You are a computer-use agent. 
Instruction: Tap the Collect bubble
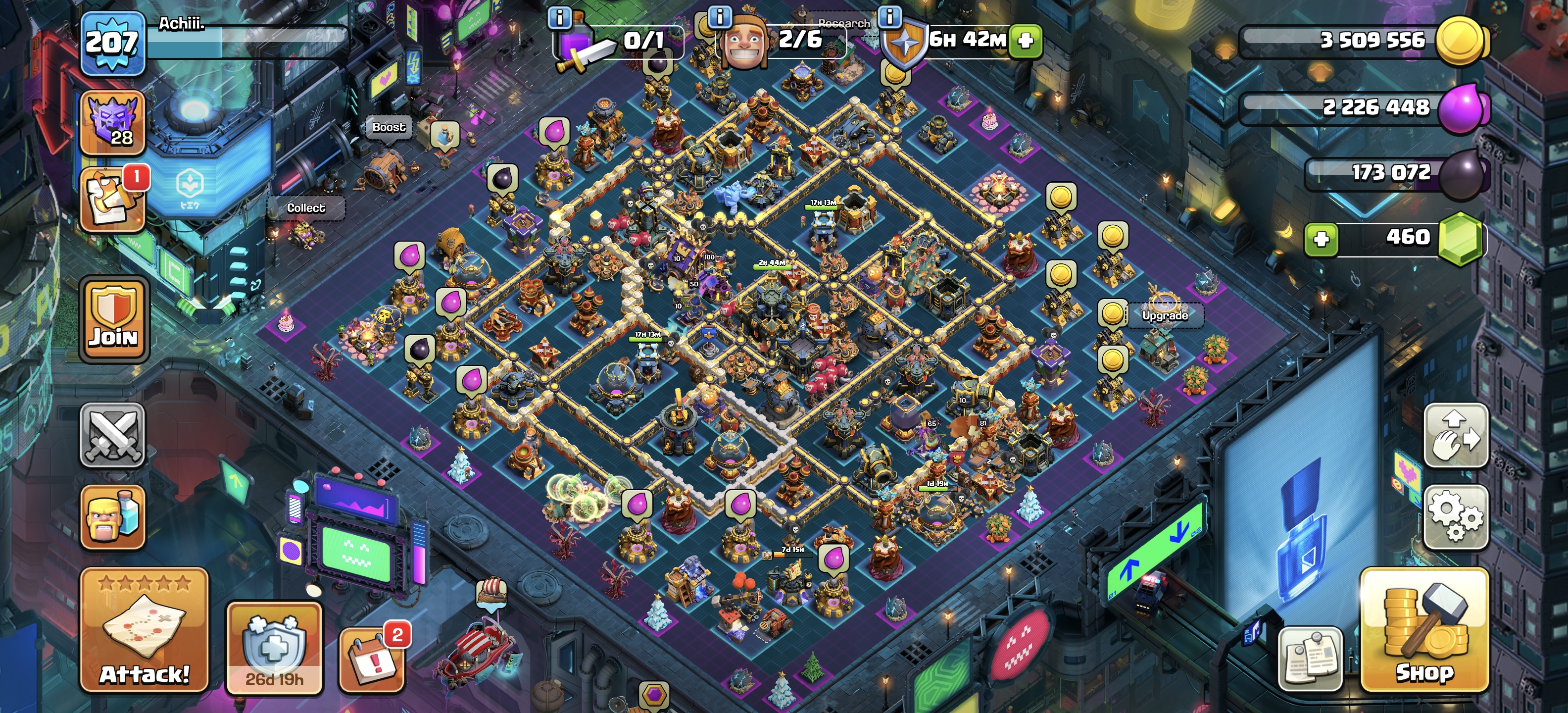[305, 208]
